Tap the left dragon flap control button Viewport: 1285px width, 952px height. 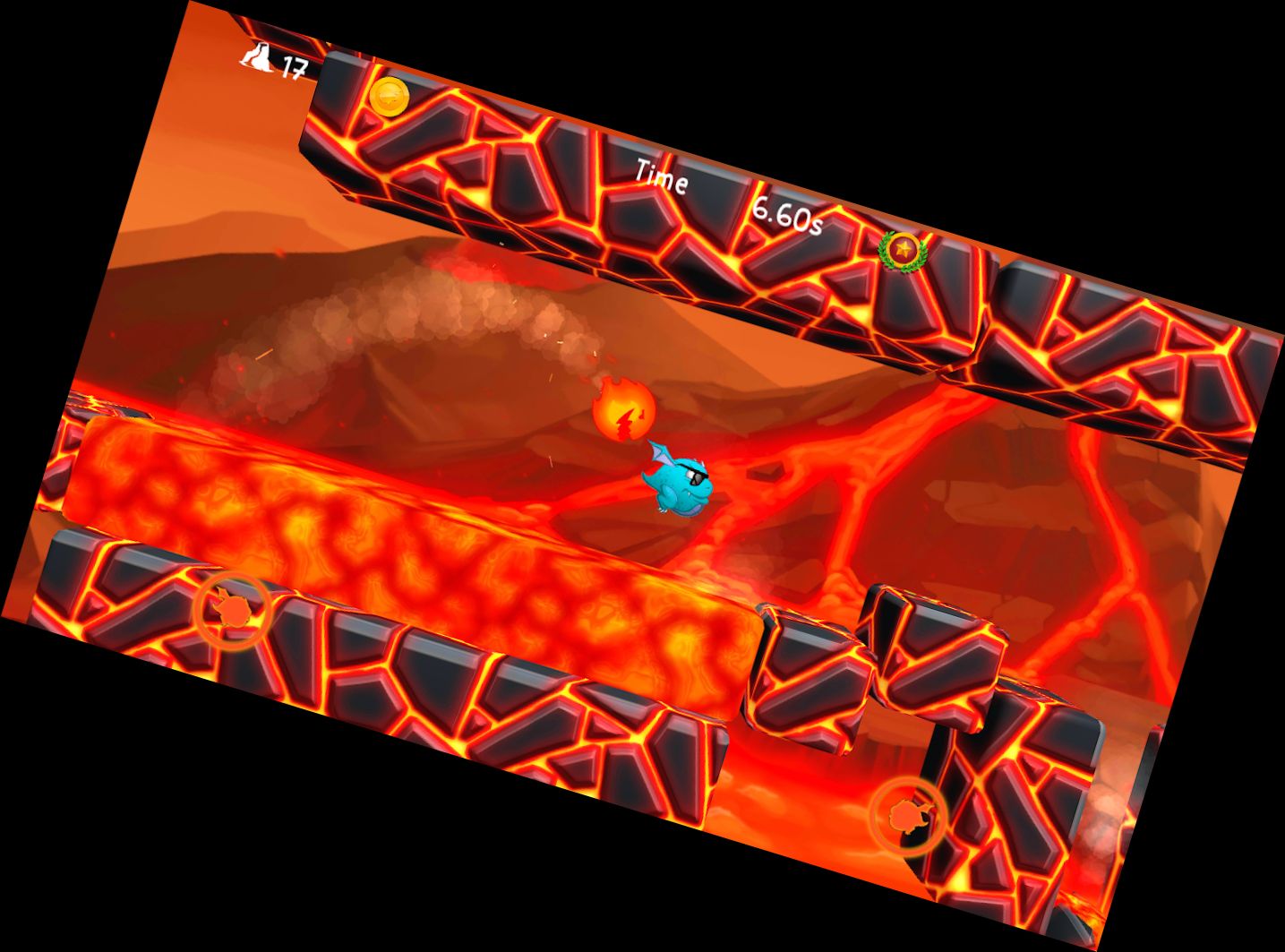coord(231,610)
